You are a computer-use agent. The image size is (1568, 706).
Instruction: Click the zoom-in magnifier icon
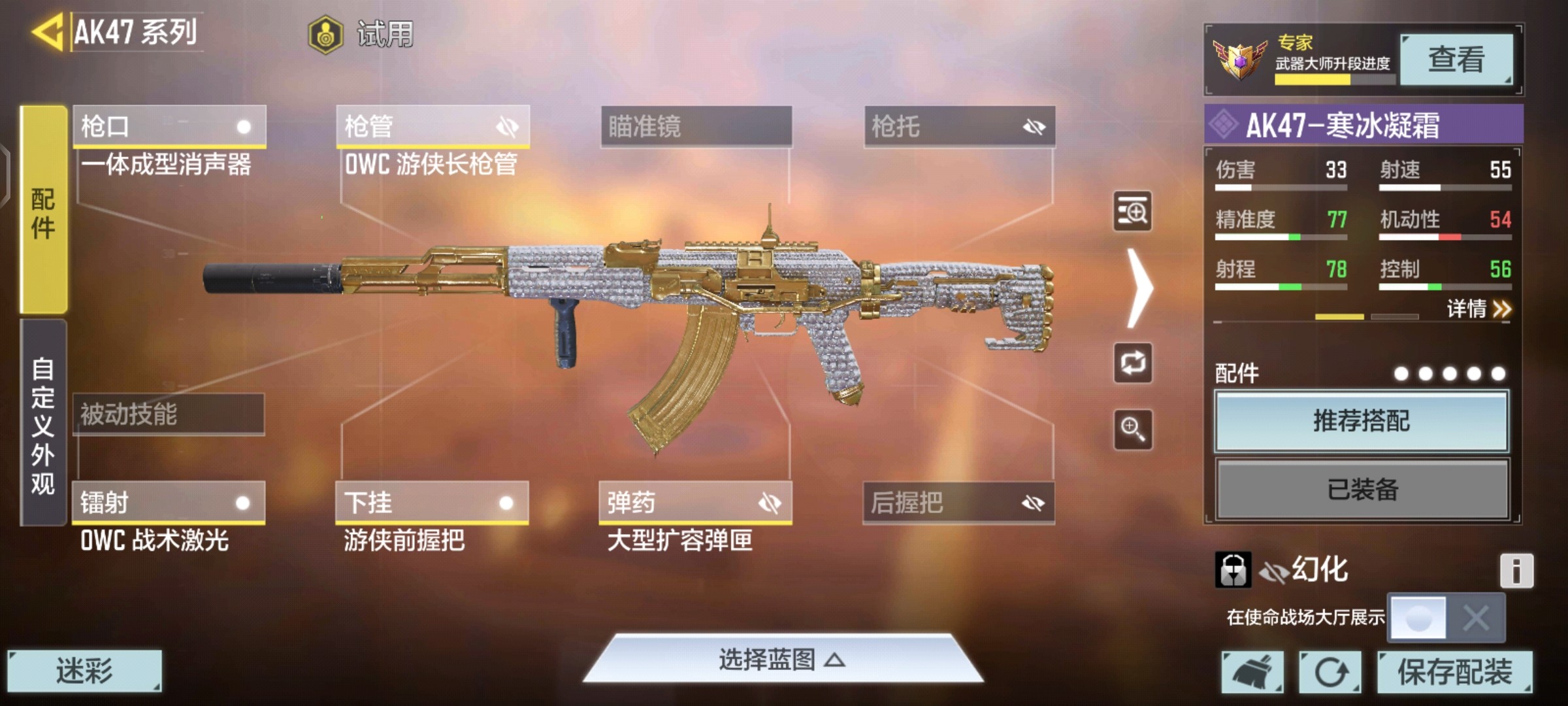point(1132,429)
